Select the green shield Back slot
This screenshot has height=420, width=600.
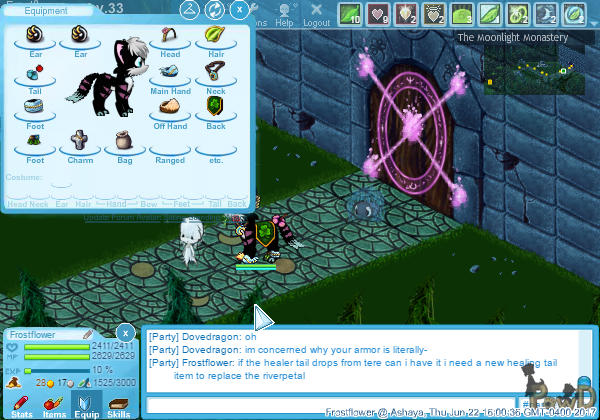pyautogui.click(x=213, y=107)
